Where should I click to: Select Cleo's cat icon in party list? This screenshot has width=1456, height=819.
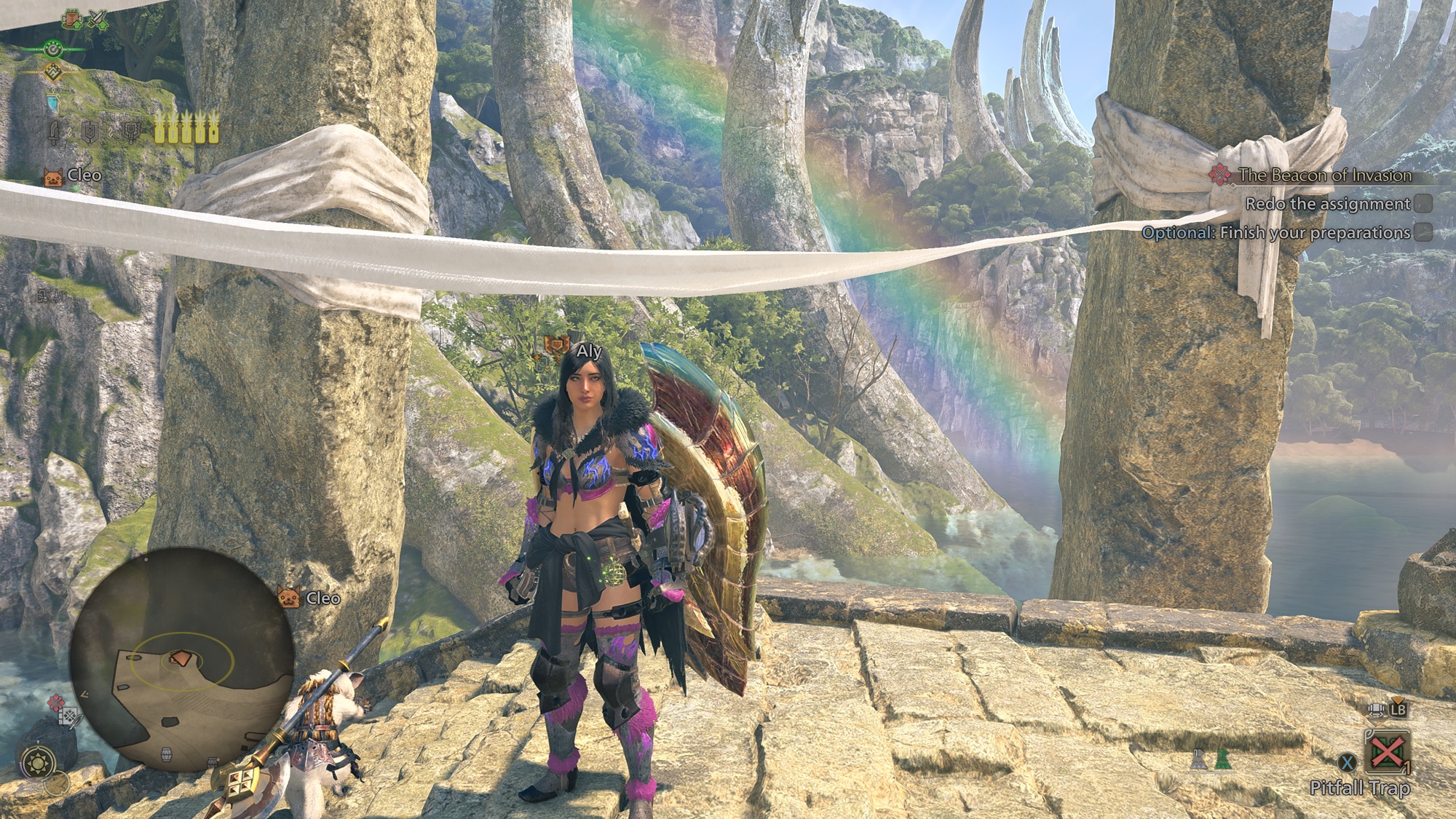[53, 176]
